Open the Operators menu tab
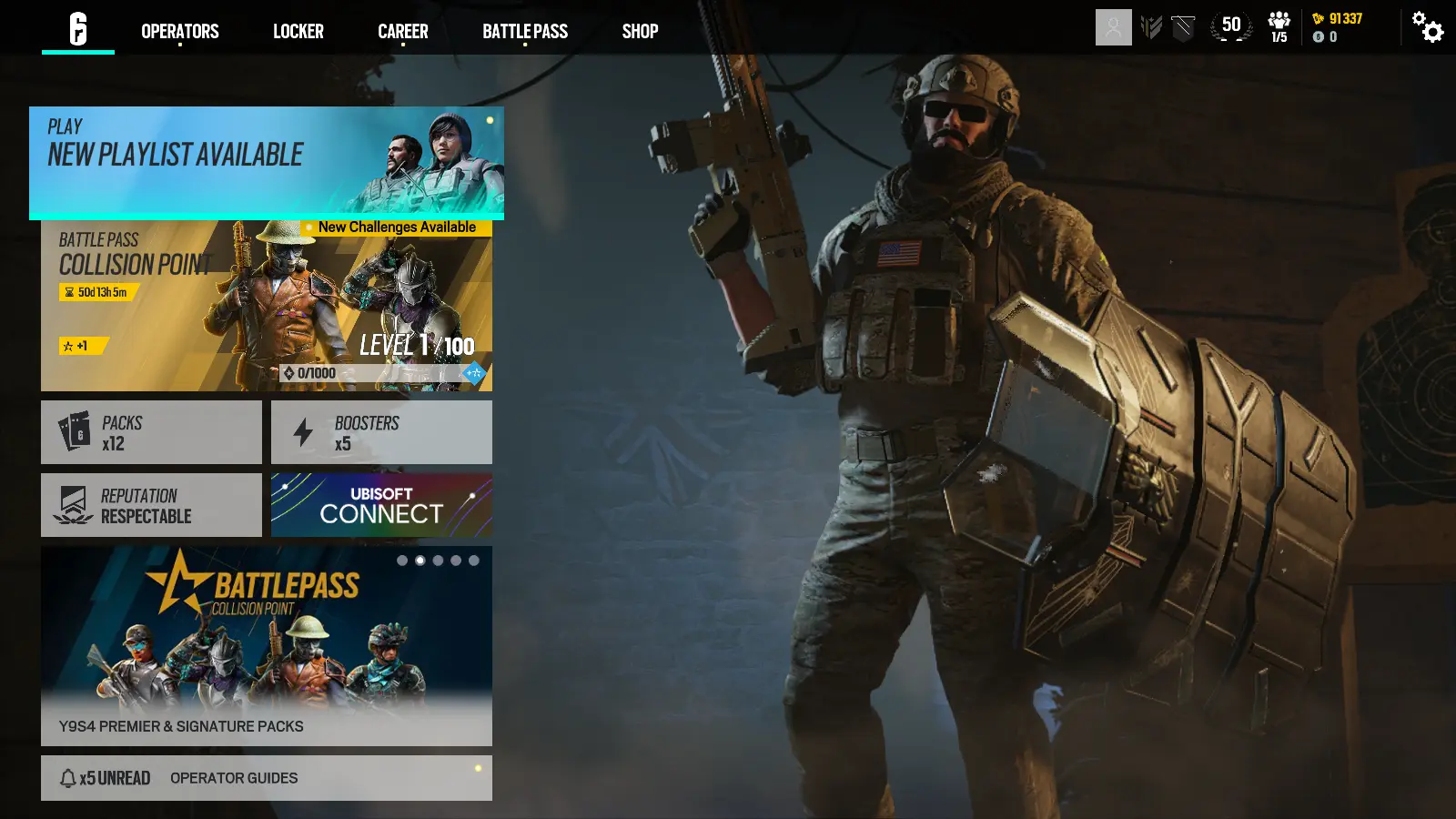The image size is (1456, 819). pos(178,31)
